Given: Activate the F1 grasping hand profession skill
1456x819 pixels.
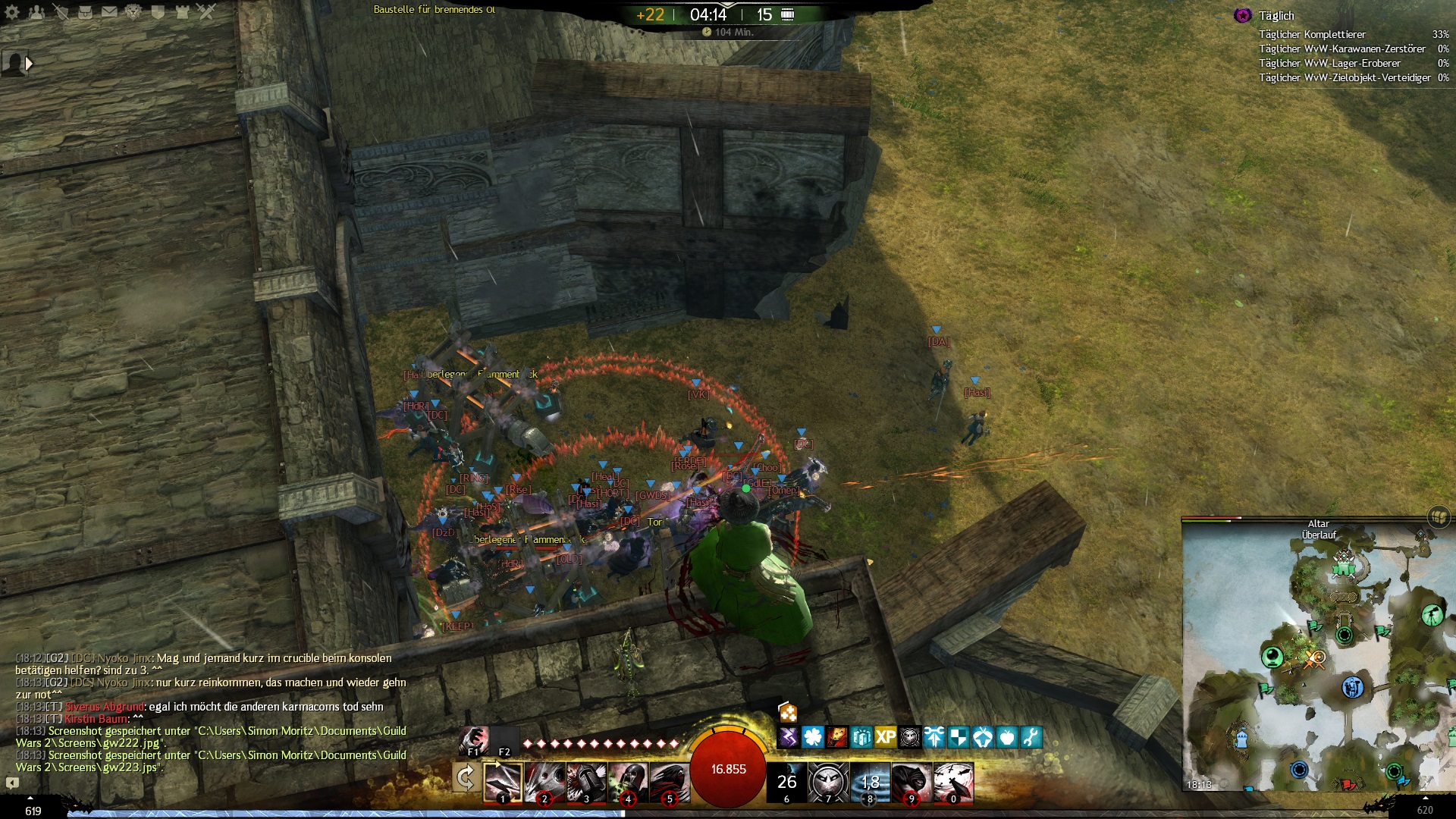Looking at the screenshot, I should pos(474,739).
